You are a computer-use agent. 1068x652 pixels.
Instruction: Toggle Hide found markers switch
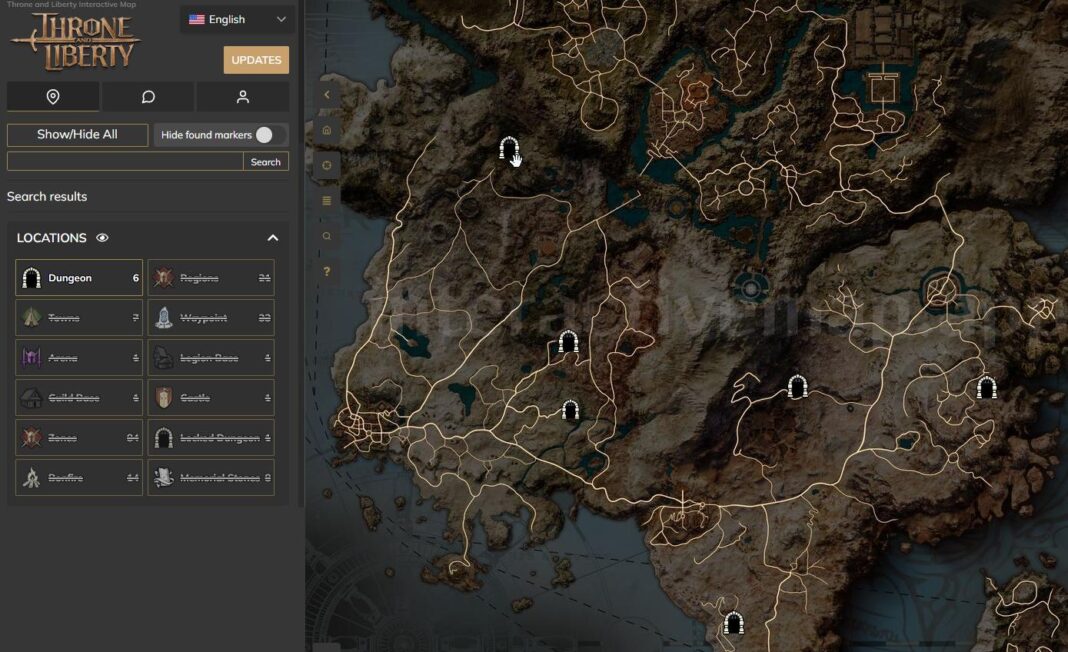tap(264, 135)
